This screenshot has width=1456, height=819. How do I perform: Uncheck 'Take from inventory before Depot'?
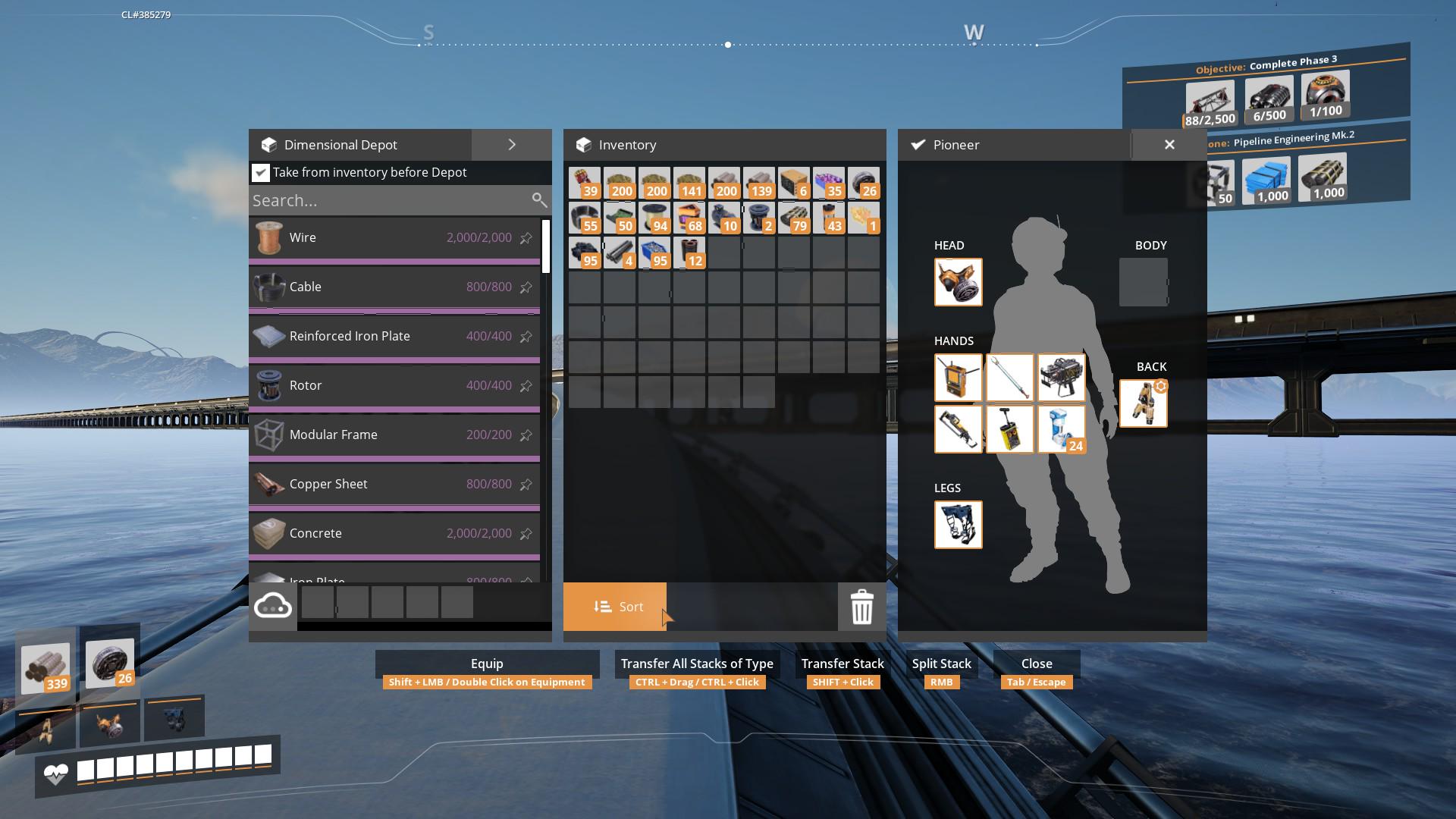pos(261,172)
